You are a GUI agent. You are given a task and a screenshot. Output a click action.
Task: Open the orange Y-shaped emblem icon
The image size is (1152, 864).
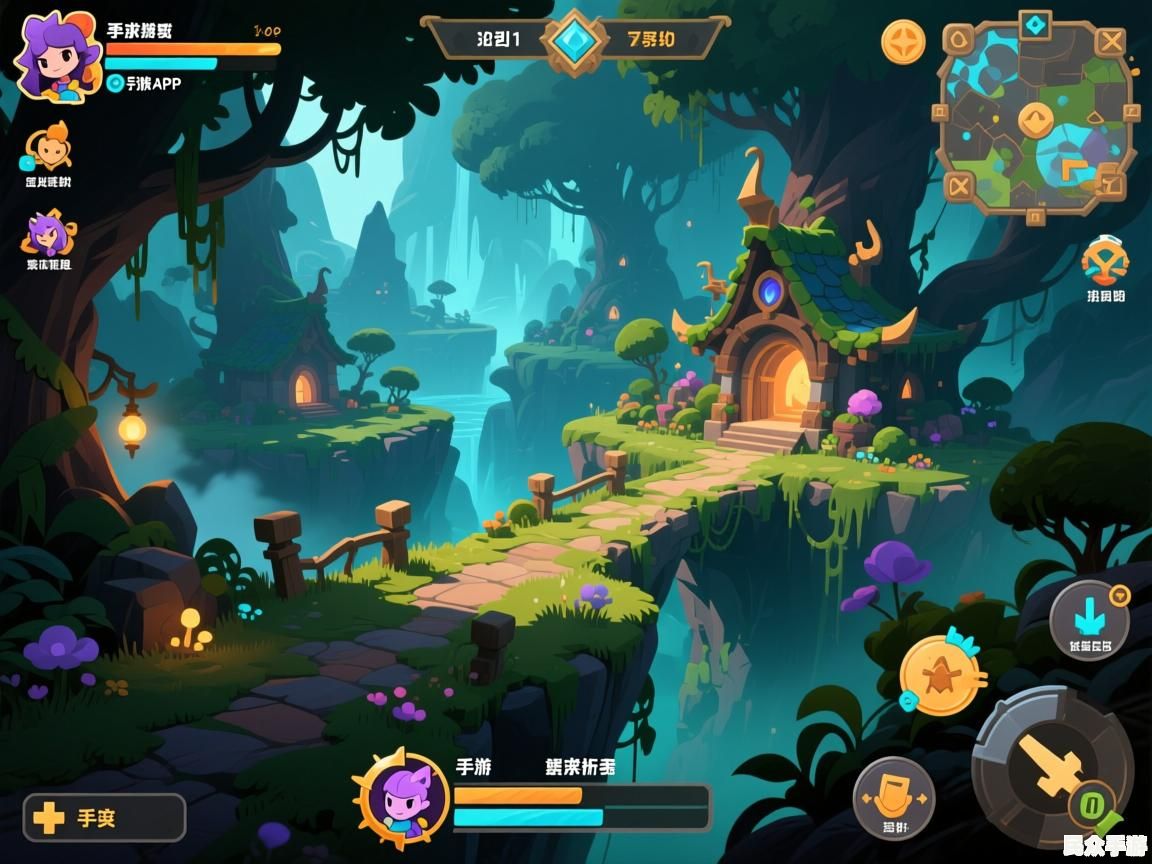(x=1105, y=262)
